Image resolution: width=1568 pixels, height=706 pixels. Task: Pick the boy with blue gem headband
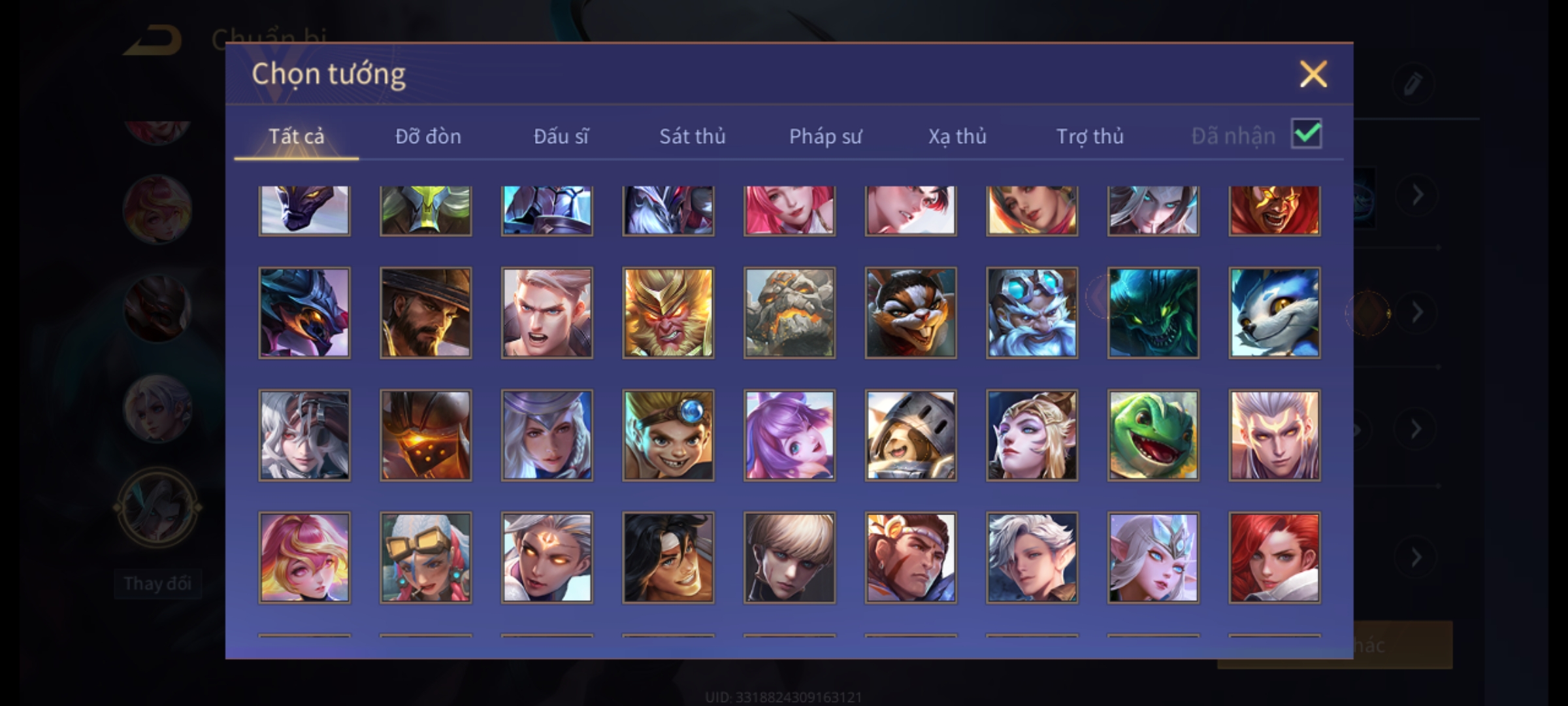click(668, 435)
